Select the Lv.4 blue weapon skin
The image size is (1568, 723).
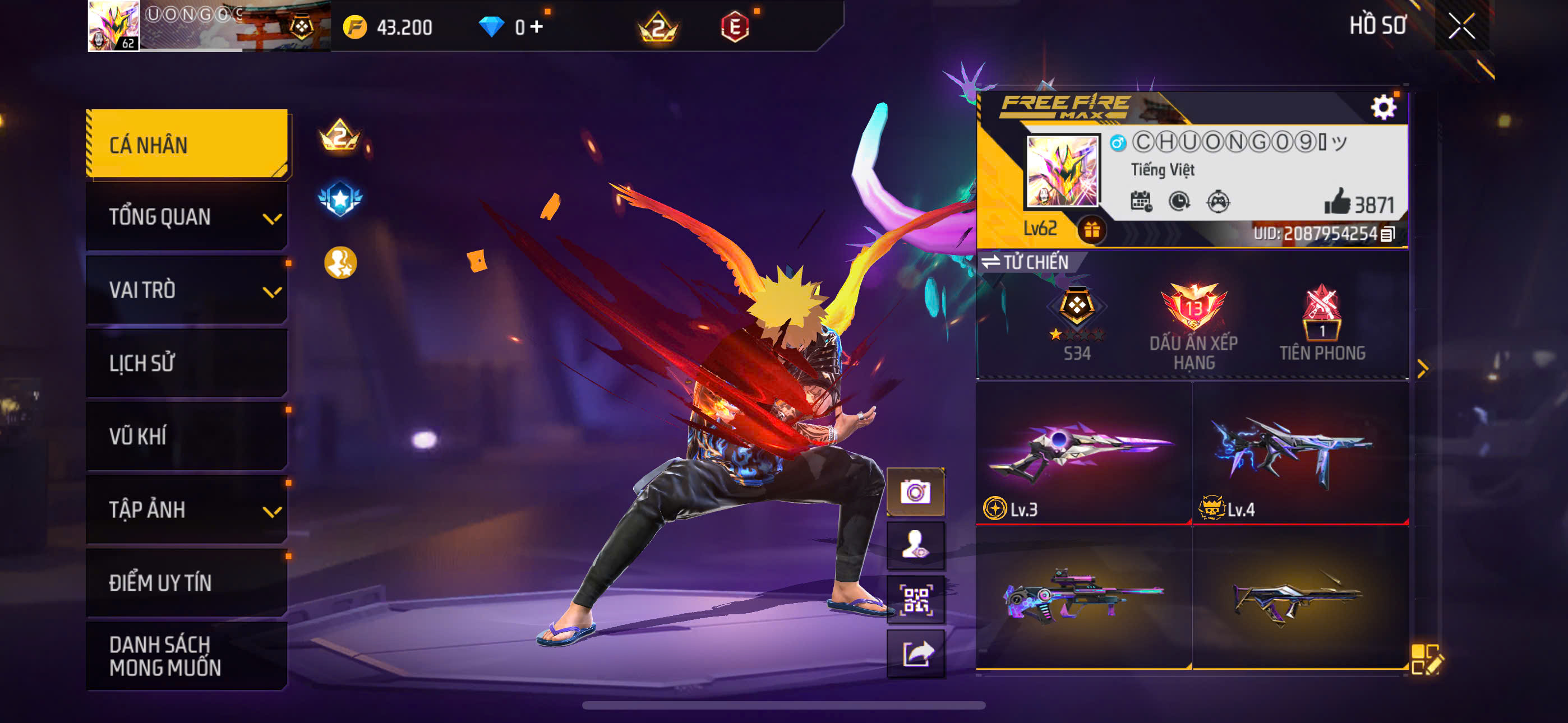(1299, 453)
